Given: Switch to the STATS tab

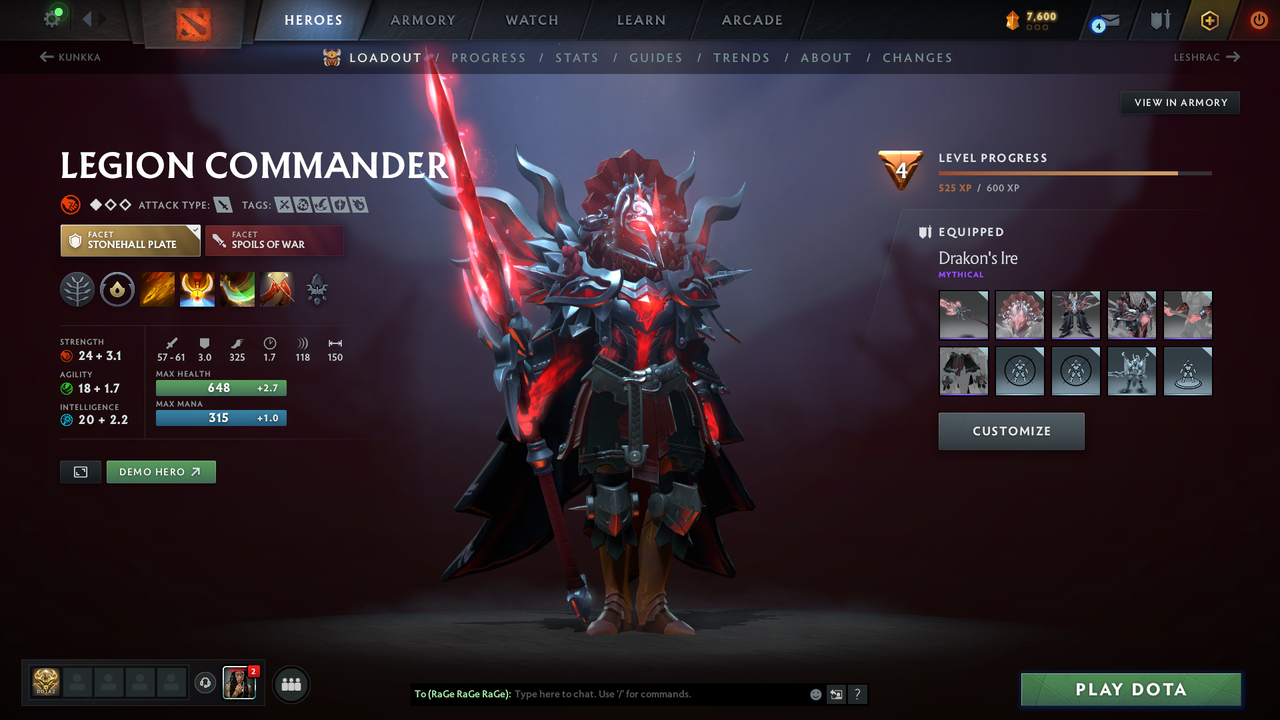Looking at the screenshot, I should click(577, 57).
